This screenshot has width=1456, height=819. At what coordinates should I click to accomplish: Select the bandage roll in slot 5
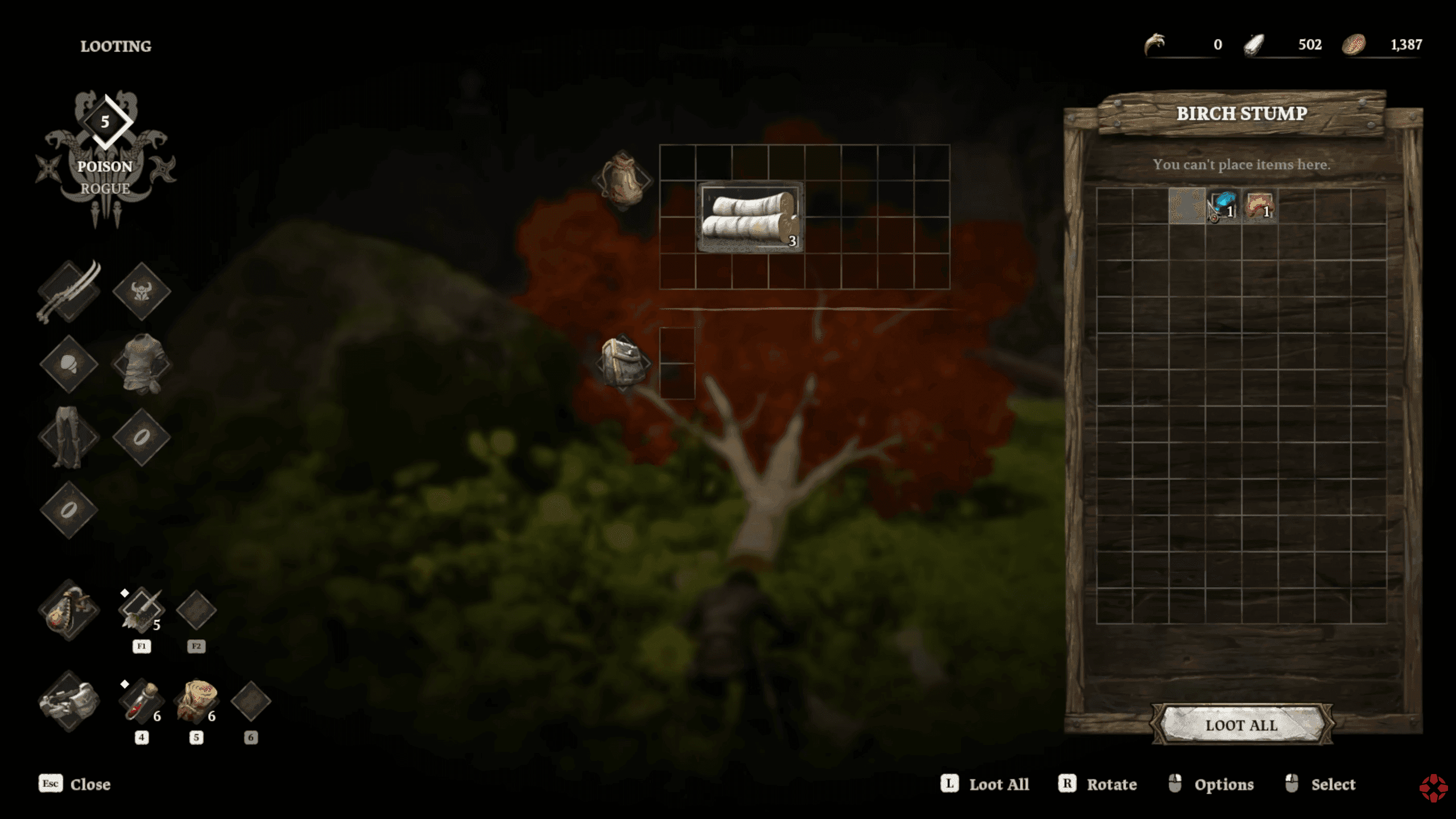(x=196, y=701)
